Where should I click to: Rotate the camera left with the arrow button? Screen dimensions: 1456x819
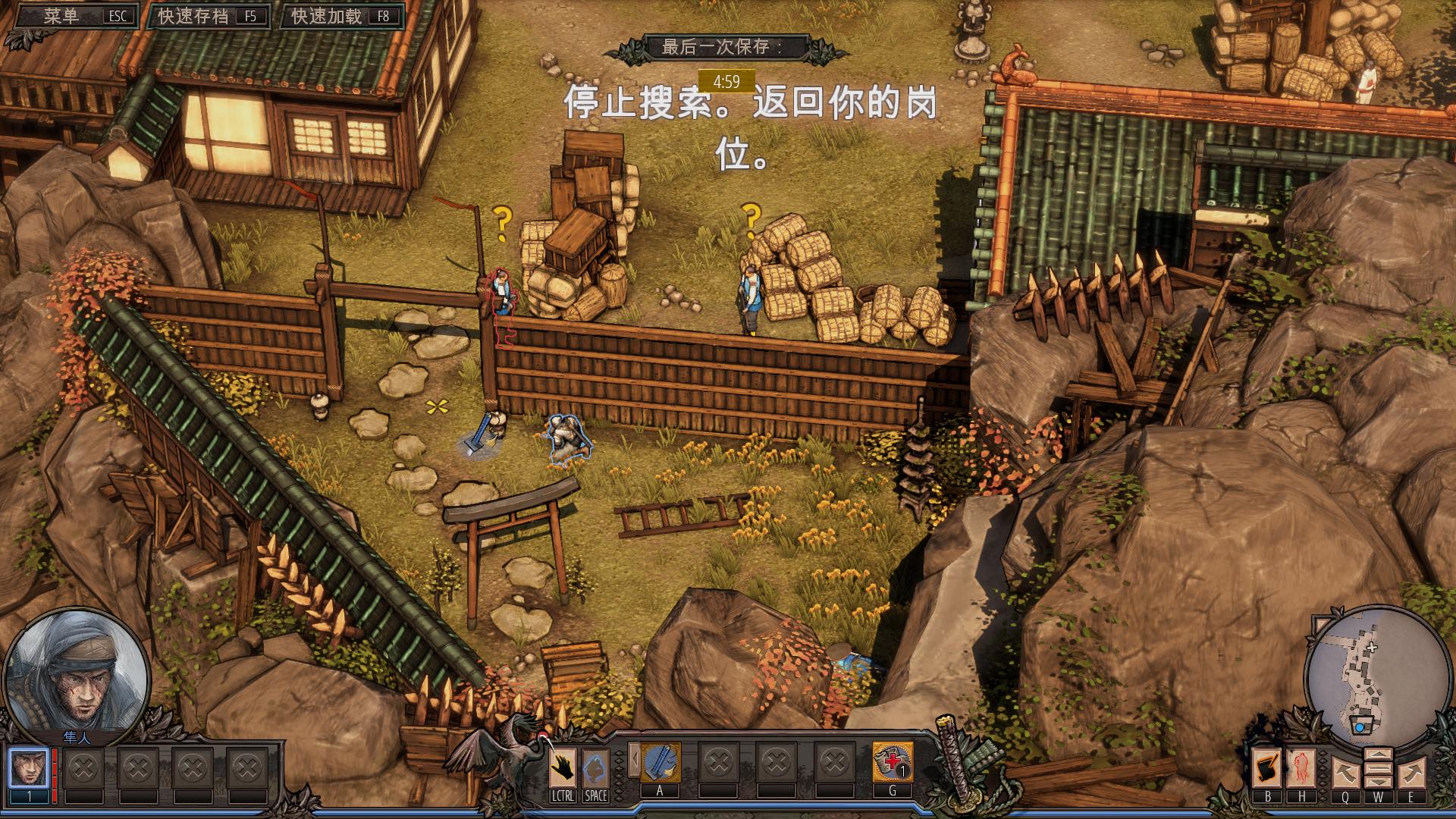pyautogui.click(x=1345, y=772)
